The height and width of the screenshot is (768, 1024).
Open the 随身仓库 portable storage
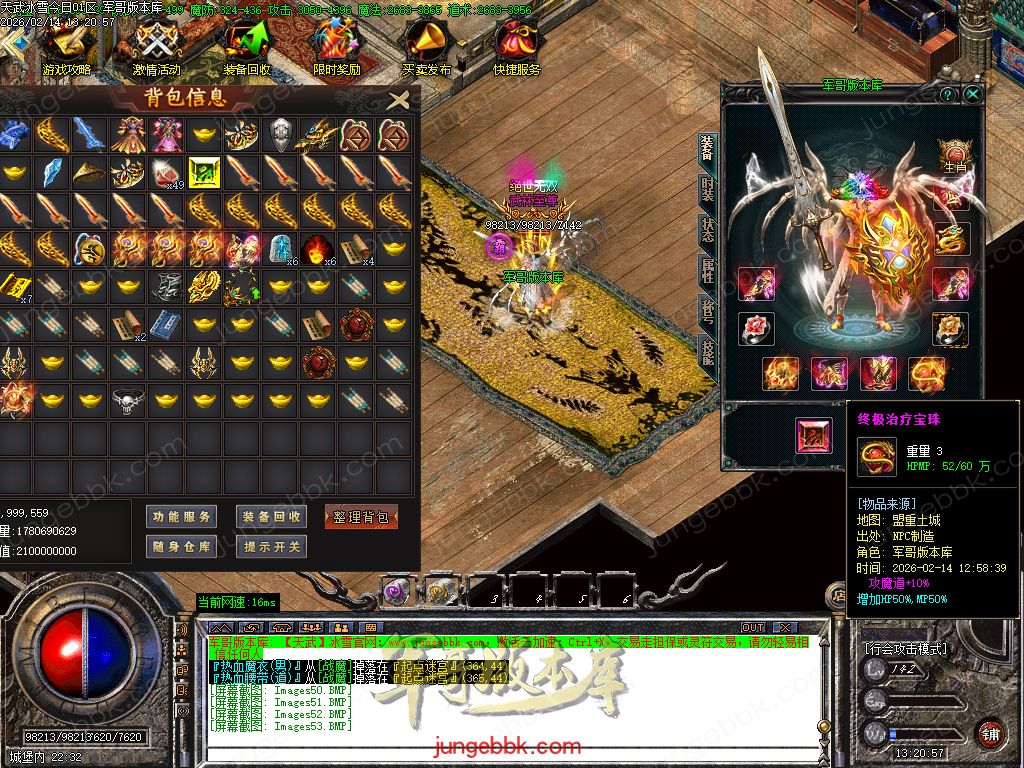click(x=181, y=547)
